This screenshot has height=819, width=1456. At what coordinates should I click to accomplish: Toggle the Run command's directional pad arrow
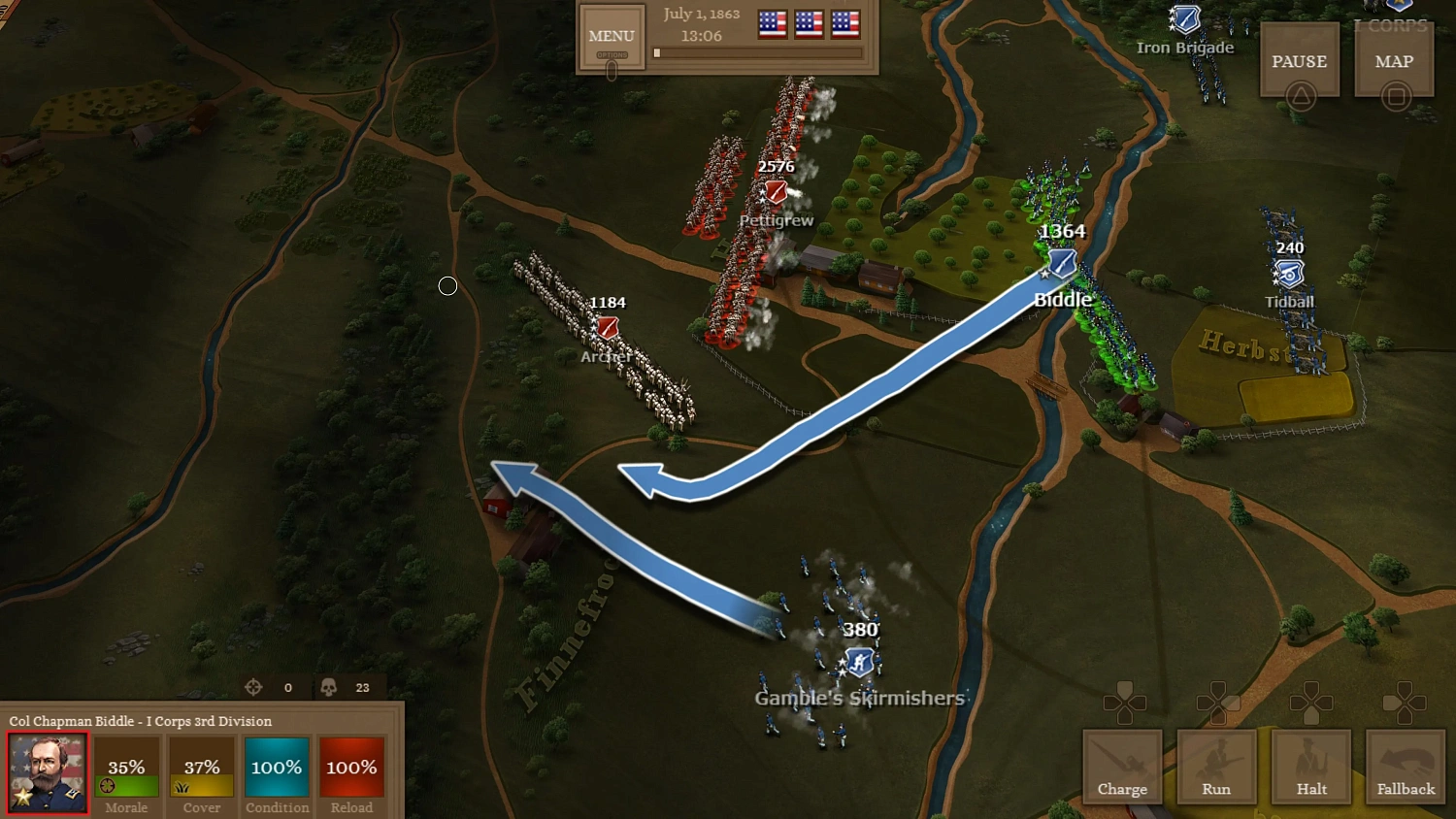(x=1216, y=701)
